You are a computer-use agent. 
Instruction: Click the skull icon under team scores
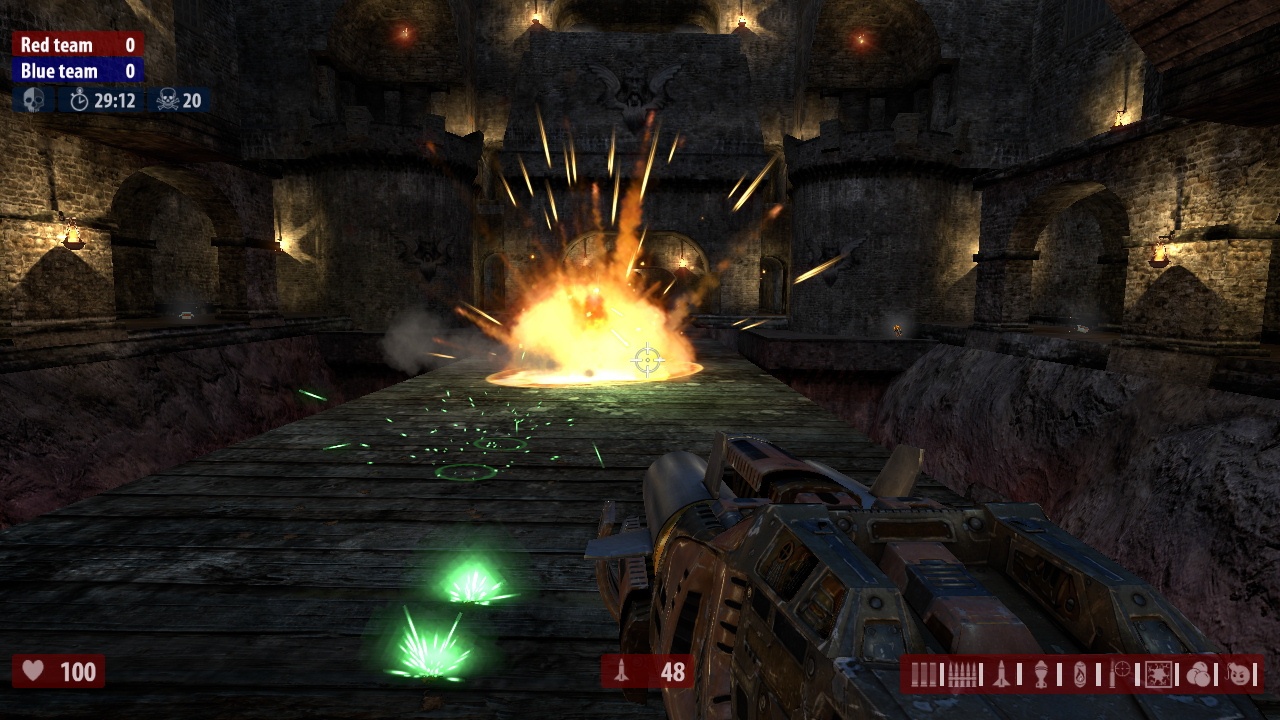pyautogui.click(x=33, y=100)
